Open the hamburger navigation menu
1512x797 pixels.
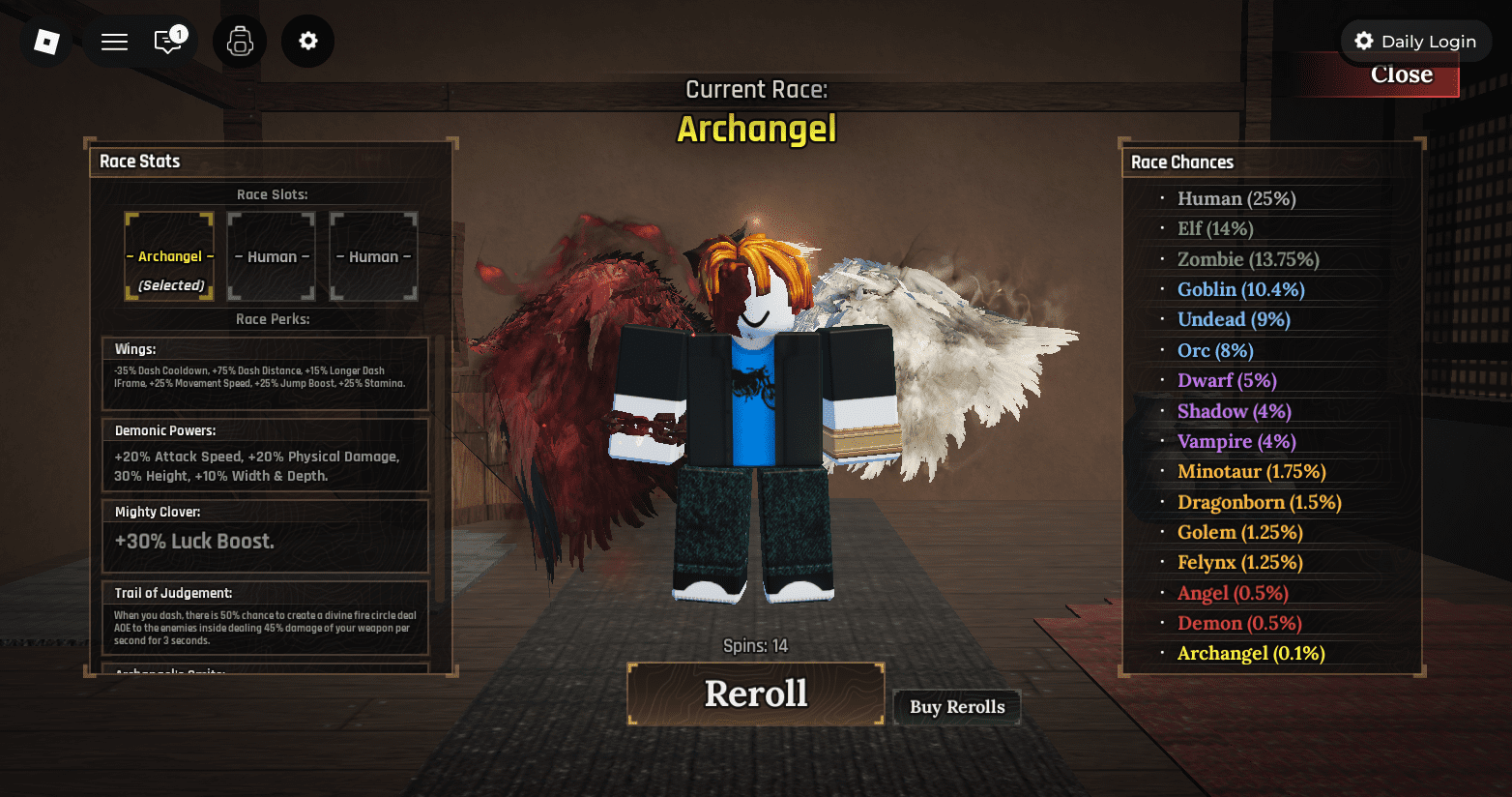(113, 41)
